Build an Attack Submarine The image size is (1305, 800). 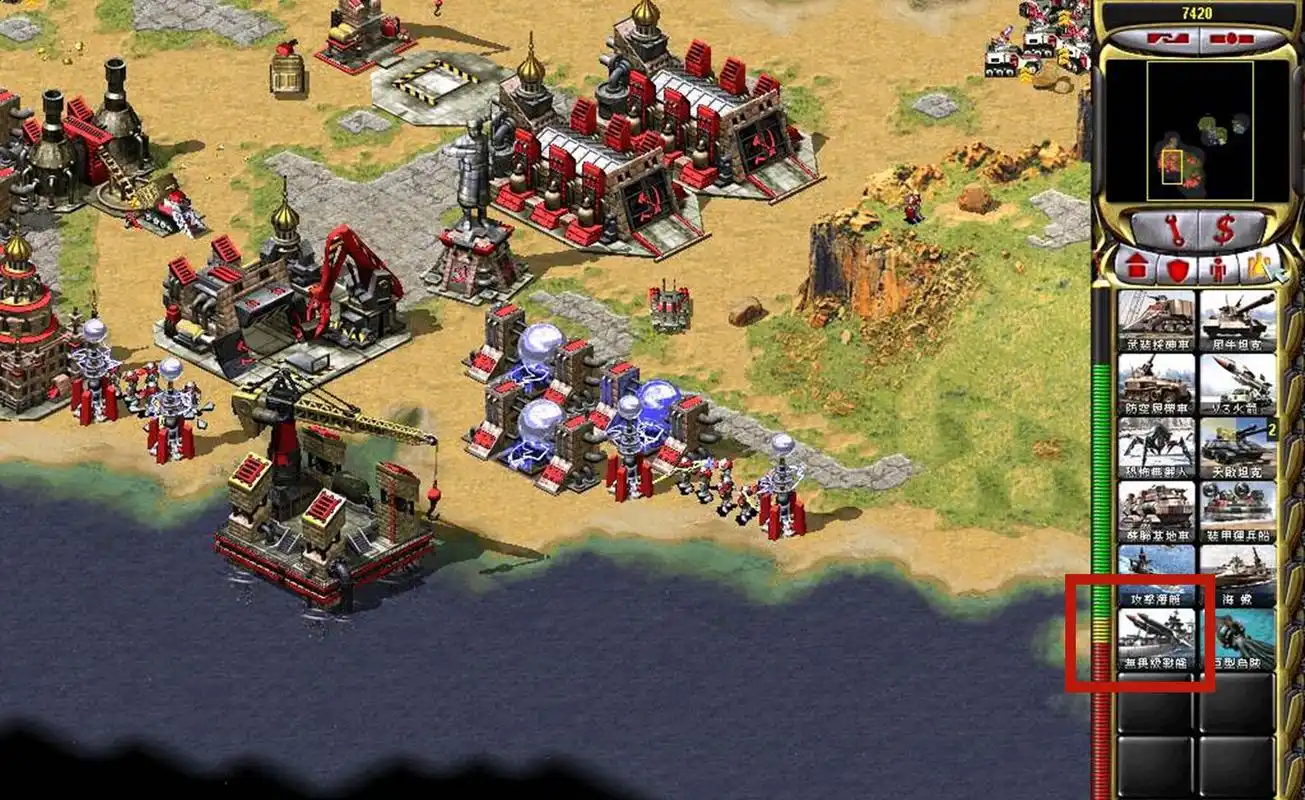(1156, 574)
